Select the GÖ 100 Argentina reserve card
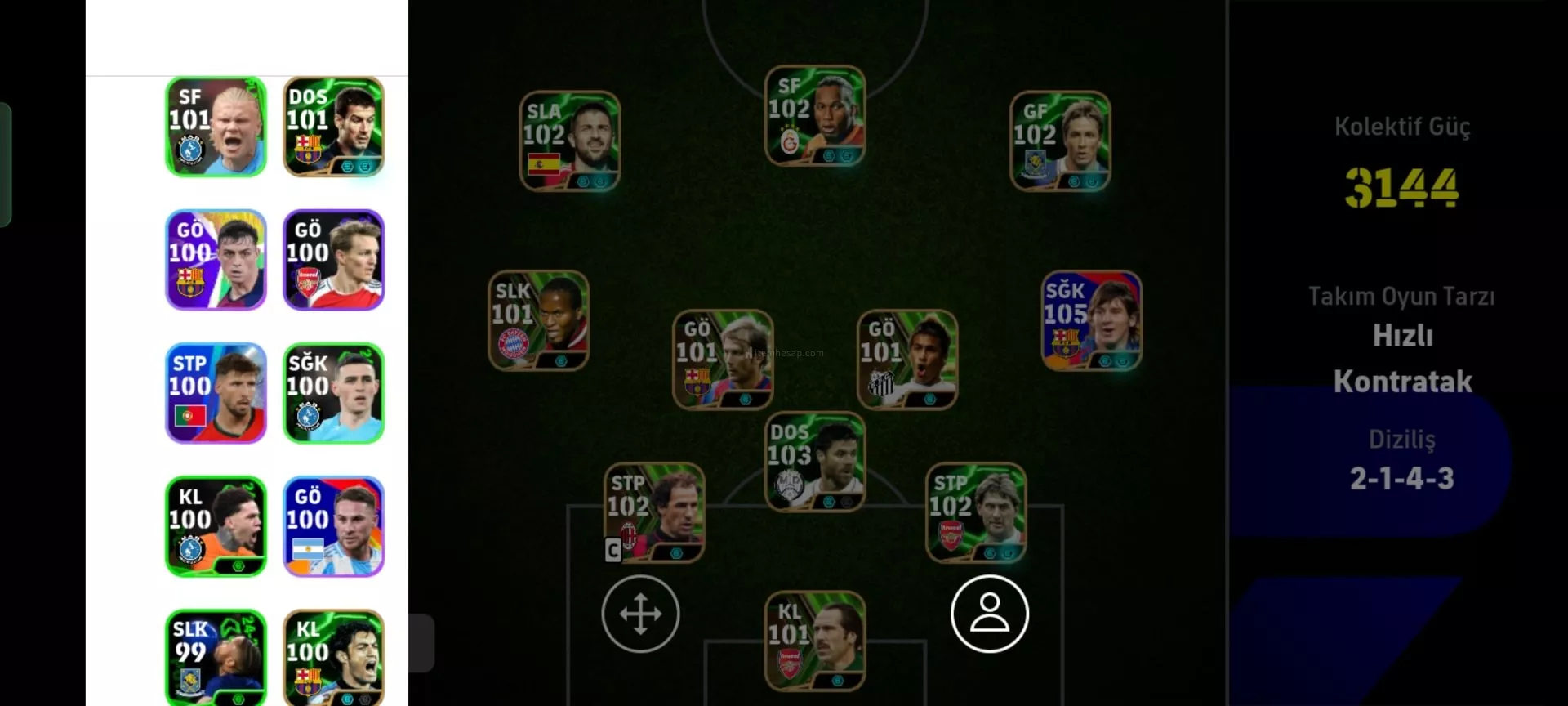 coord(333,526)
